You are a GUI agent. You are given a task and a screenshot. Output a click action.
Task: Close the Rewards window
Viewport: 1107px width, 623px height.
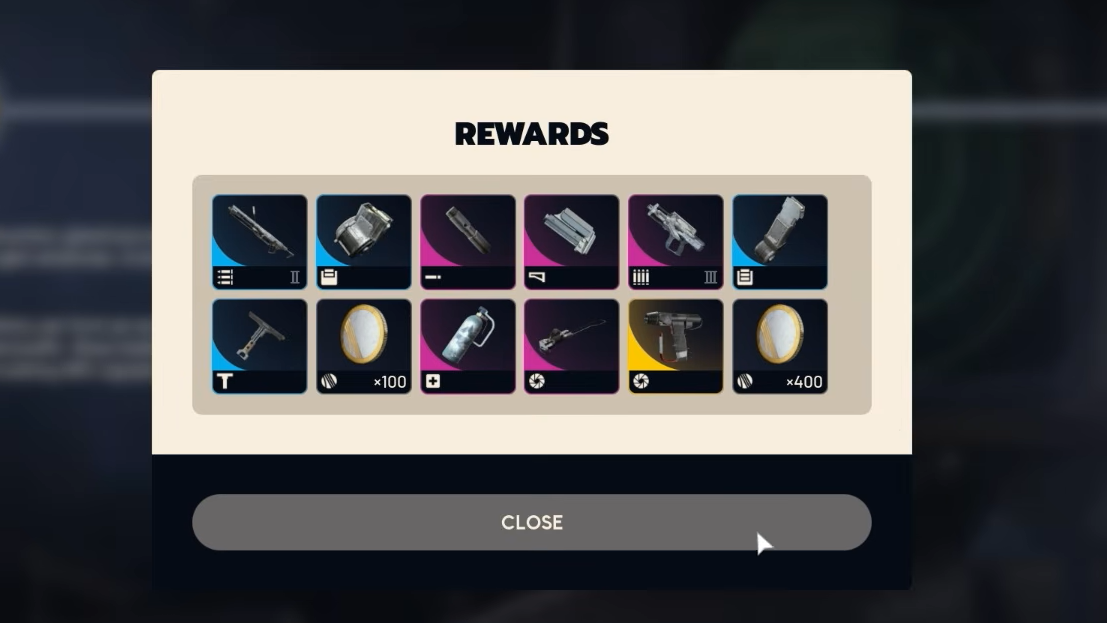pyautogui.click(x=531, y=522)
